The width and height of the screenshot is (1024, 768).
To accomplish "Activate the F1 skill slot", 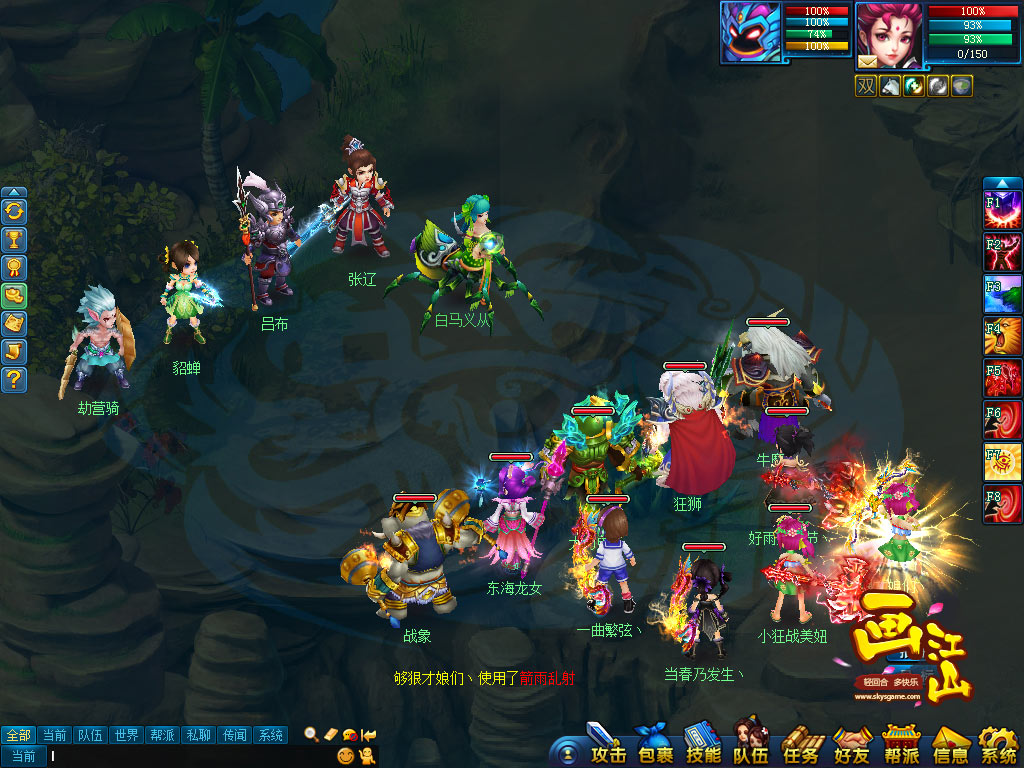I will [x=1003, y=211].
